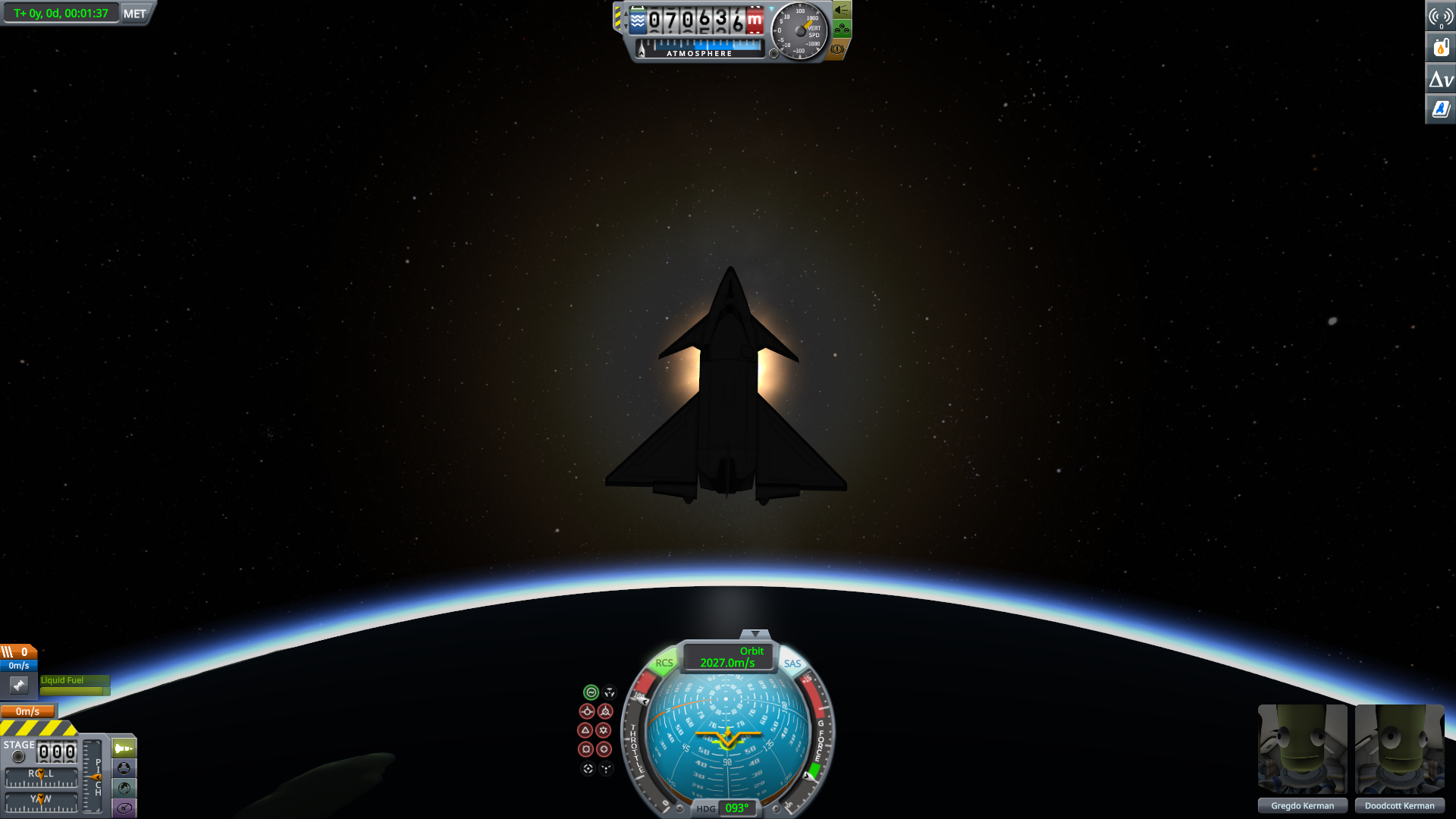Select the retrograde hold SAS icon
1456x819 pixels.
pyautogui.click(x=605, y=711)
